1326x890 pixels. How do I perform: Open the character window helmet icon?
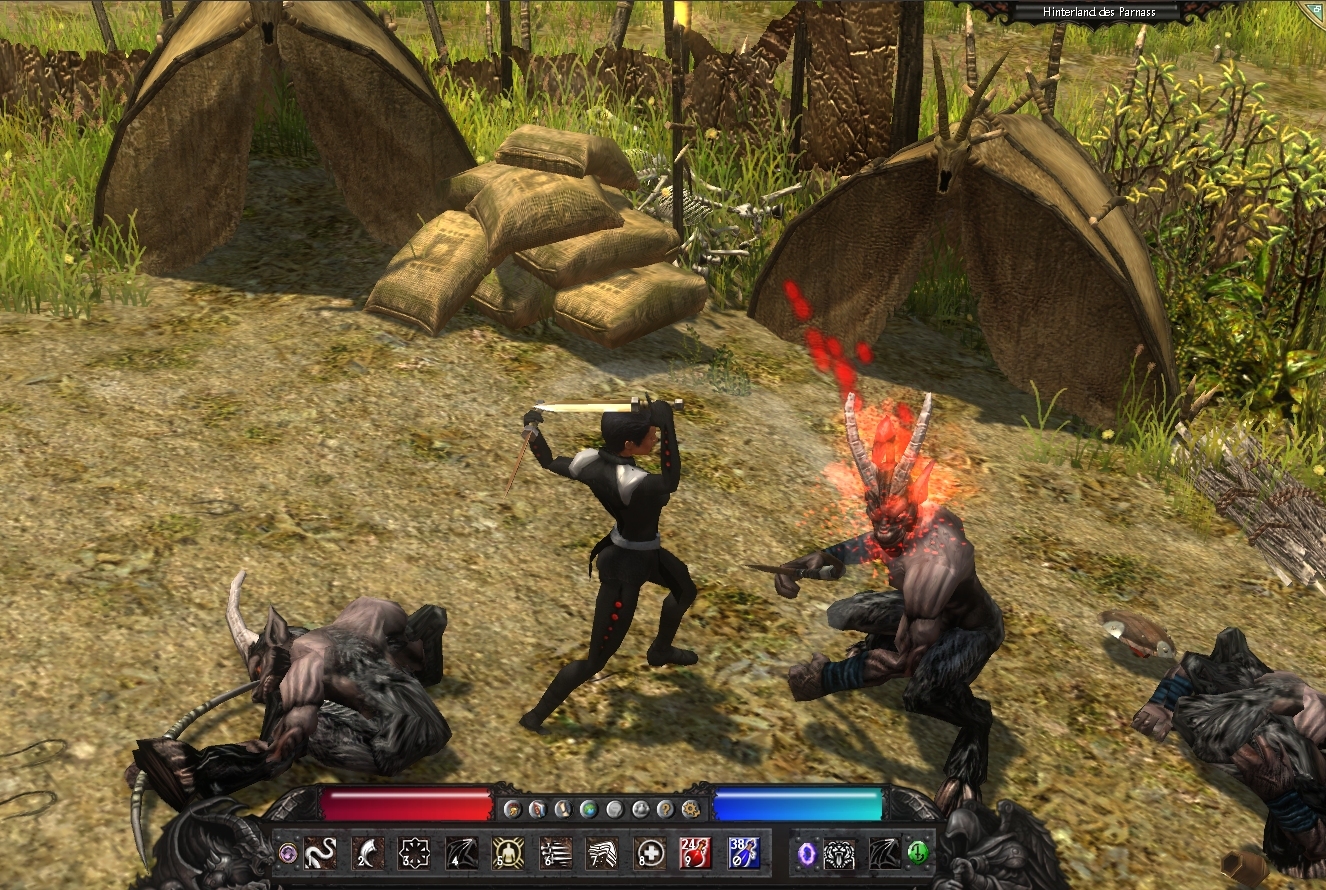[x=511, y=808]
